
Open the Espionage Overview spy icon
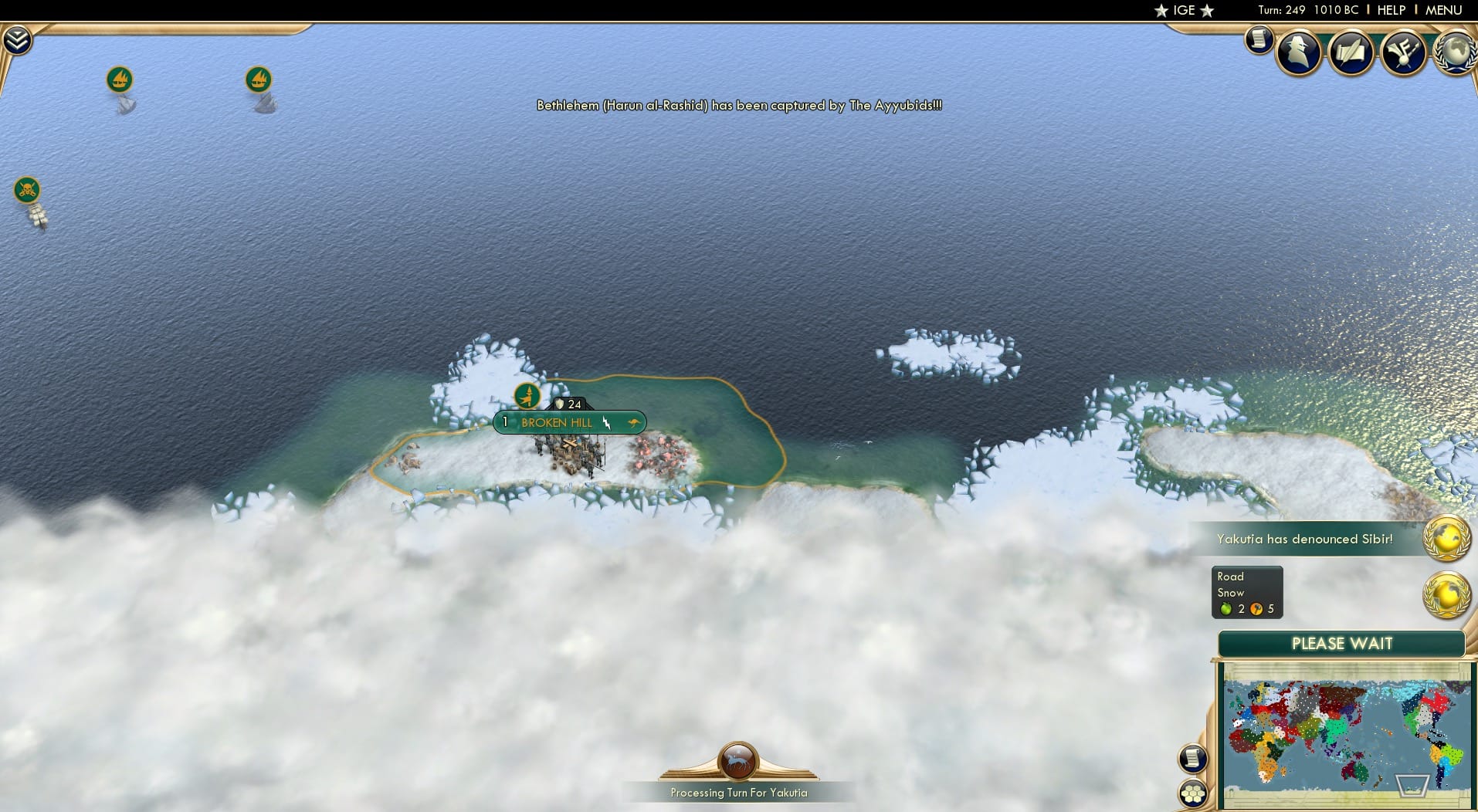(1298, 52)
